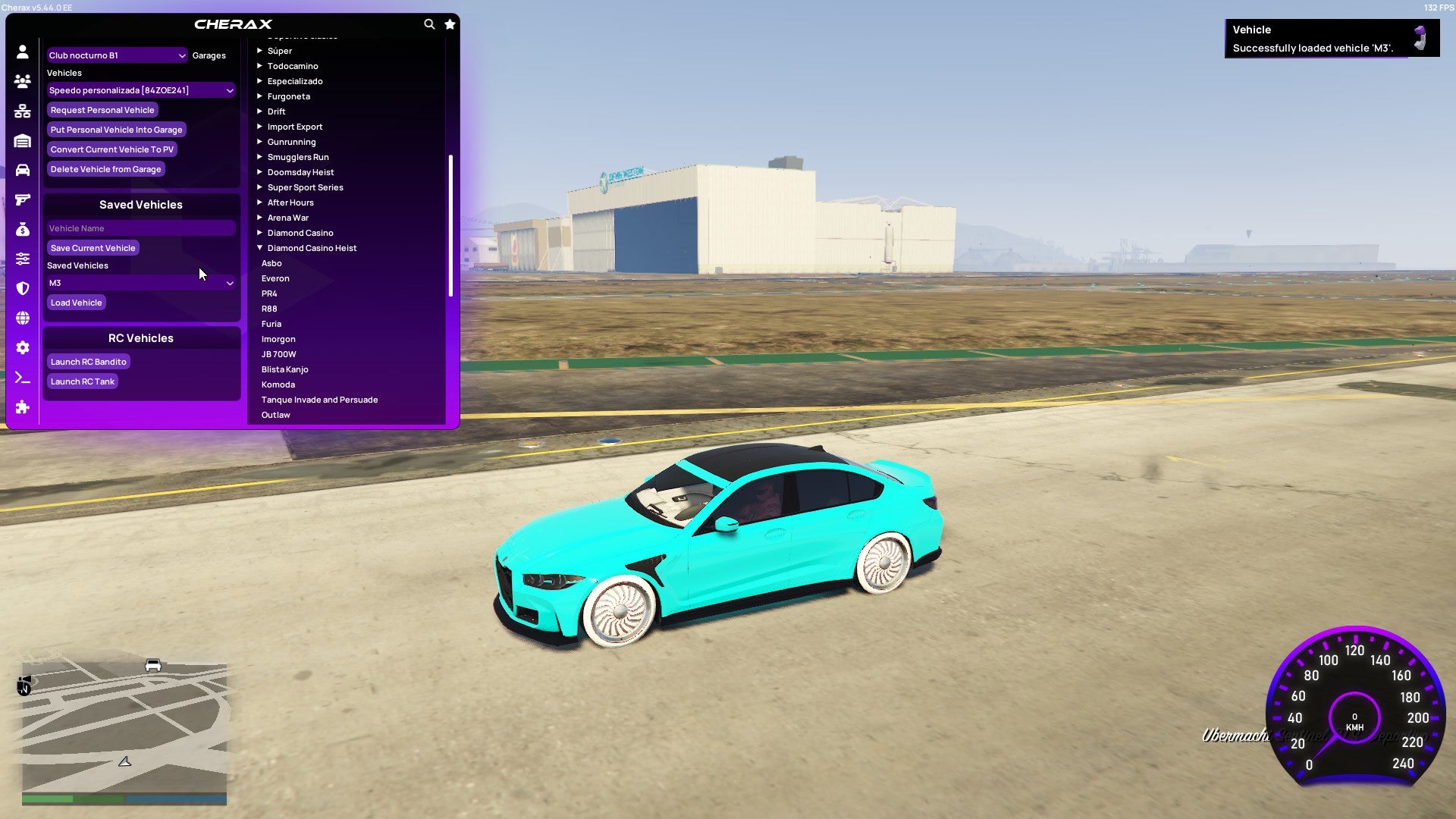The width and height of the screenshot is (1456, 819).
Task: Open the Money bag menu icon
Action: click(22, 229)
